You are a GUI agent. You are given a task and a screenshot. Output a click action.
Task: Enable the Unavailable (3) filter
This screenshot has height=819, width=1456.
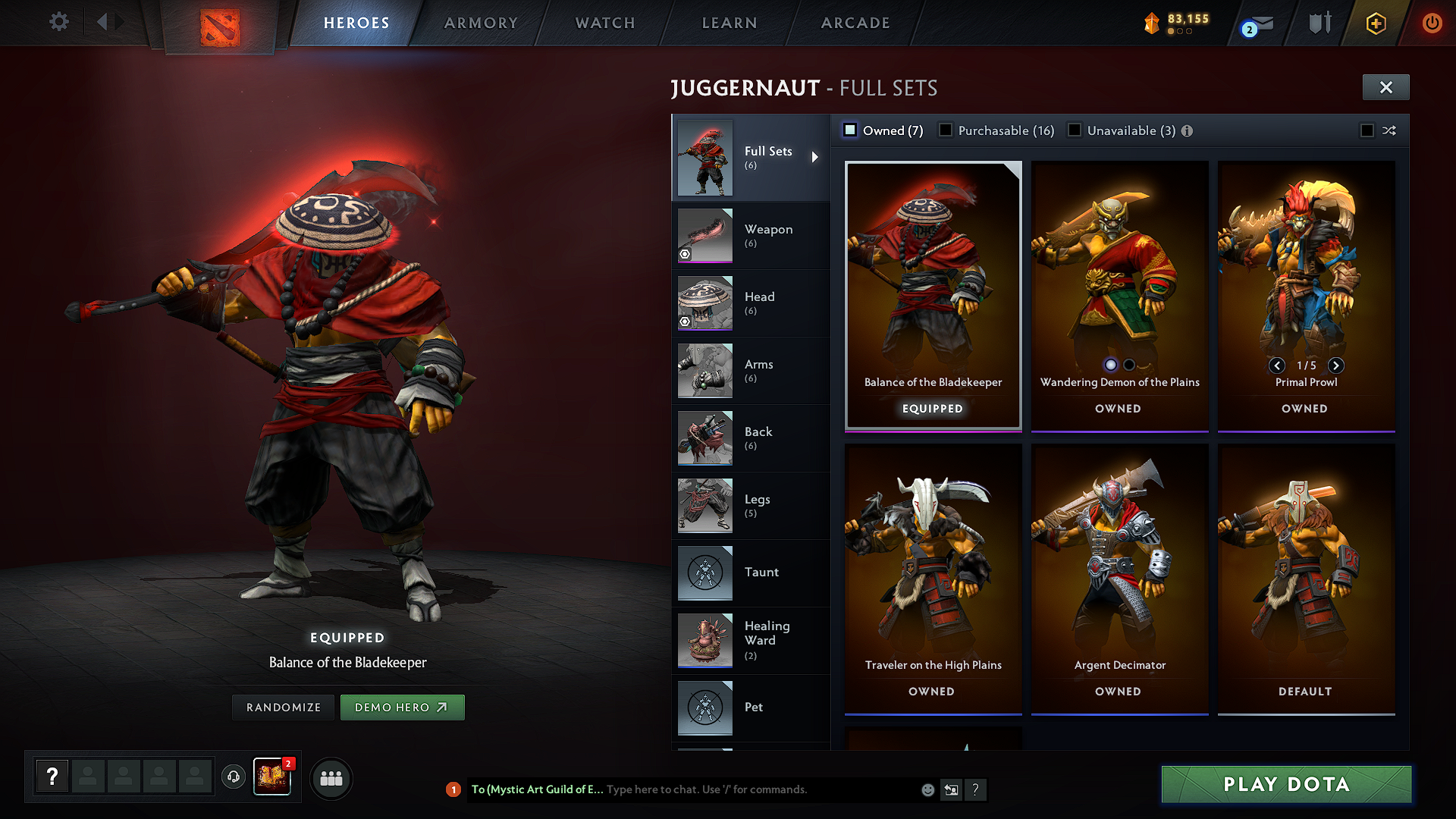pos(1075,130)
